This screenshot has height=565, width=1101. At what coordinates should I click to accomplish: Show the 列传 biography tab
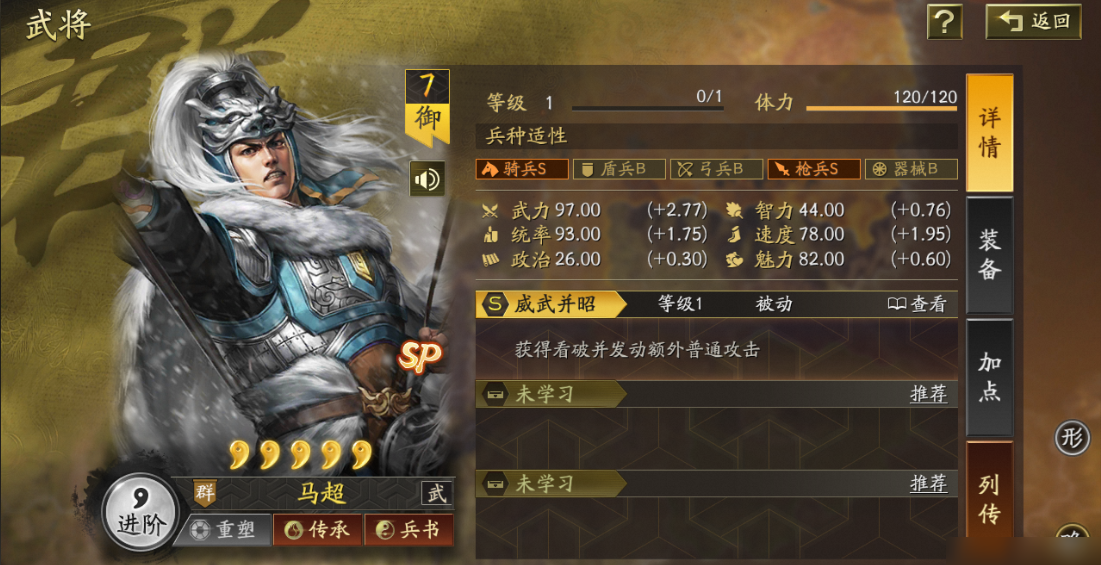pos(989,498)
